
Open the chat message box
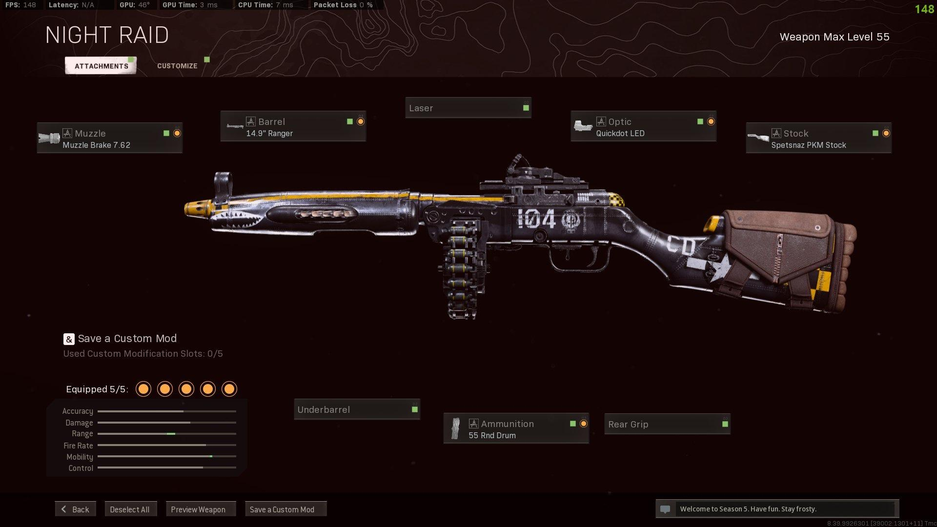click(x=776, y=509)
